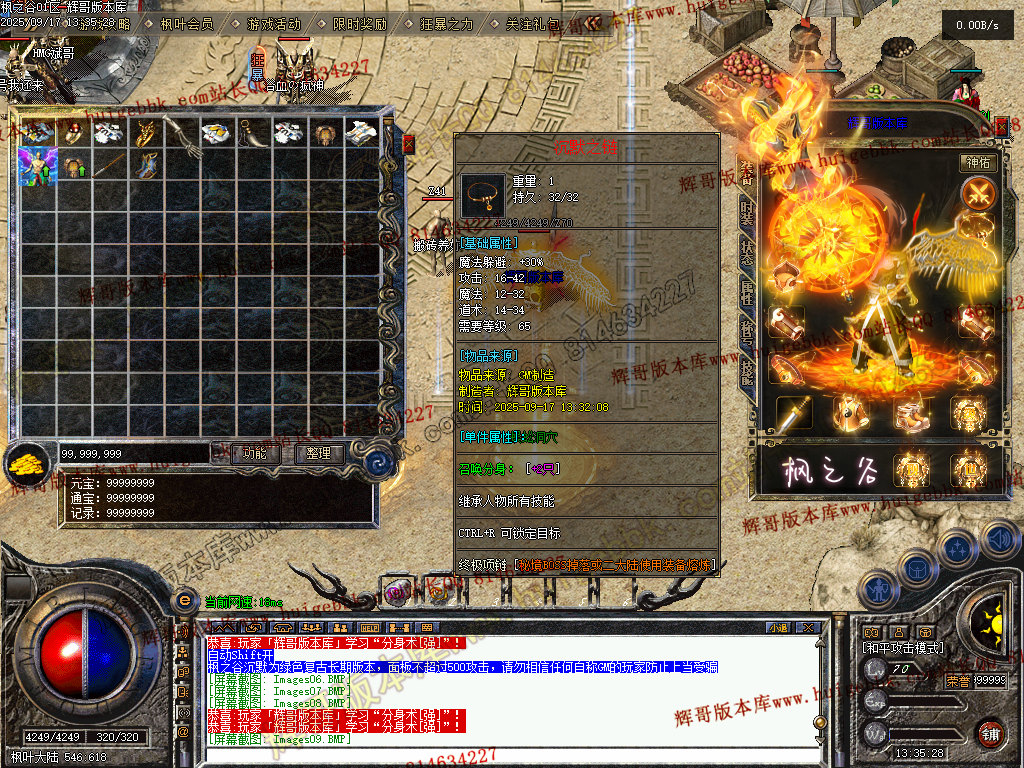Viewport: 1024px width, 768px height.
Task: Select the winged warrior item in the bag
Action: click(36, 165)
